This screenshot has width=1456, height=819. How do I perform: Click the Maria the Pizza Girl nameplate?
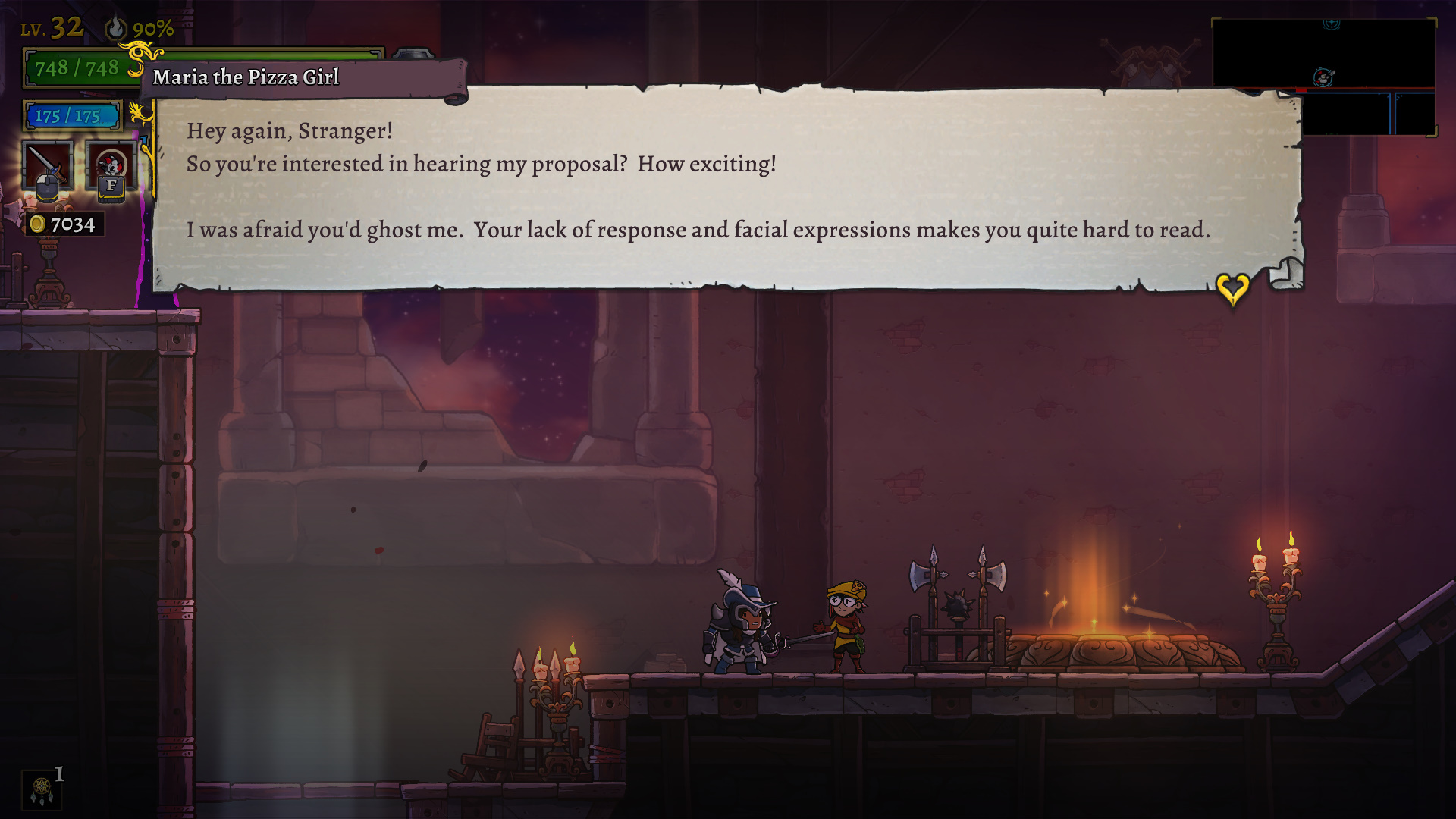tap(246, 77)
